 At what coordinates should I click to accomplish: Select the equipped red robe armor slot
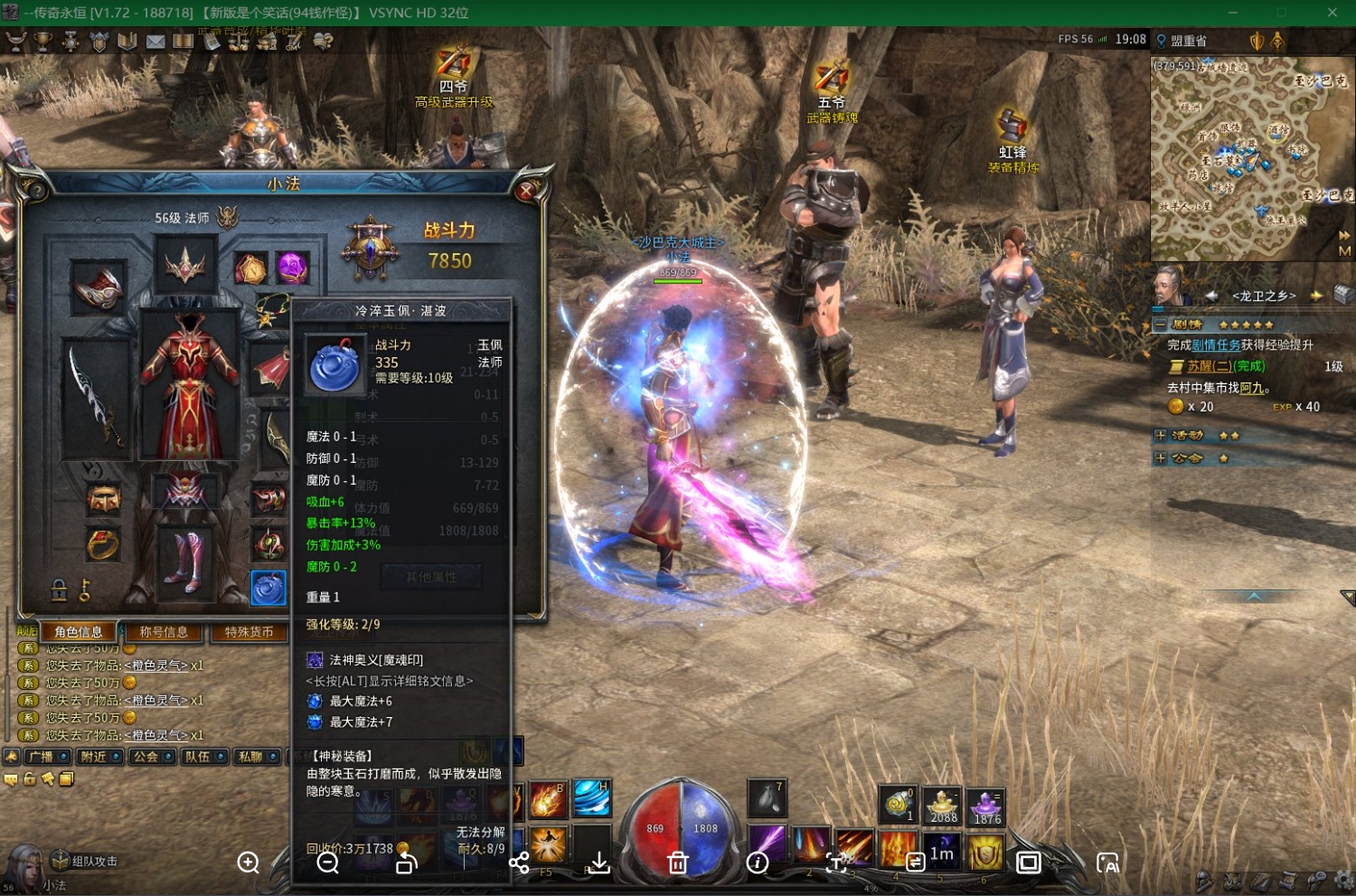pos(190,389)
